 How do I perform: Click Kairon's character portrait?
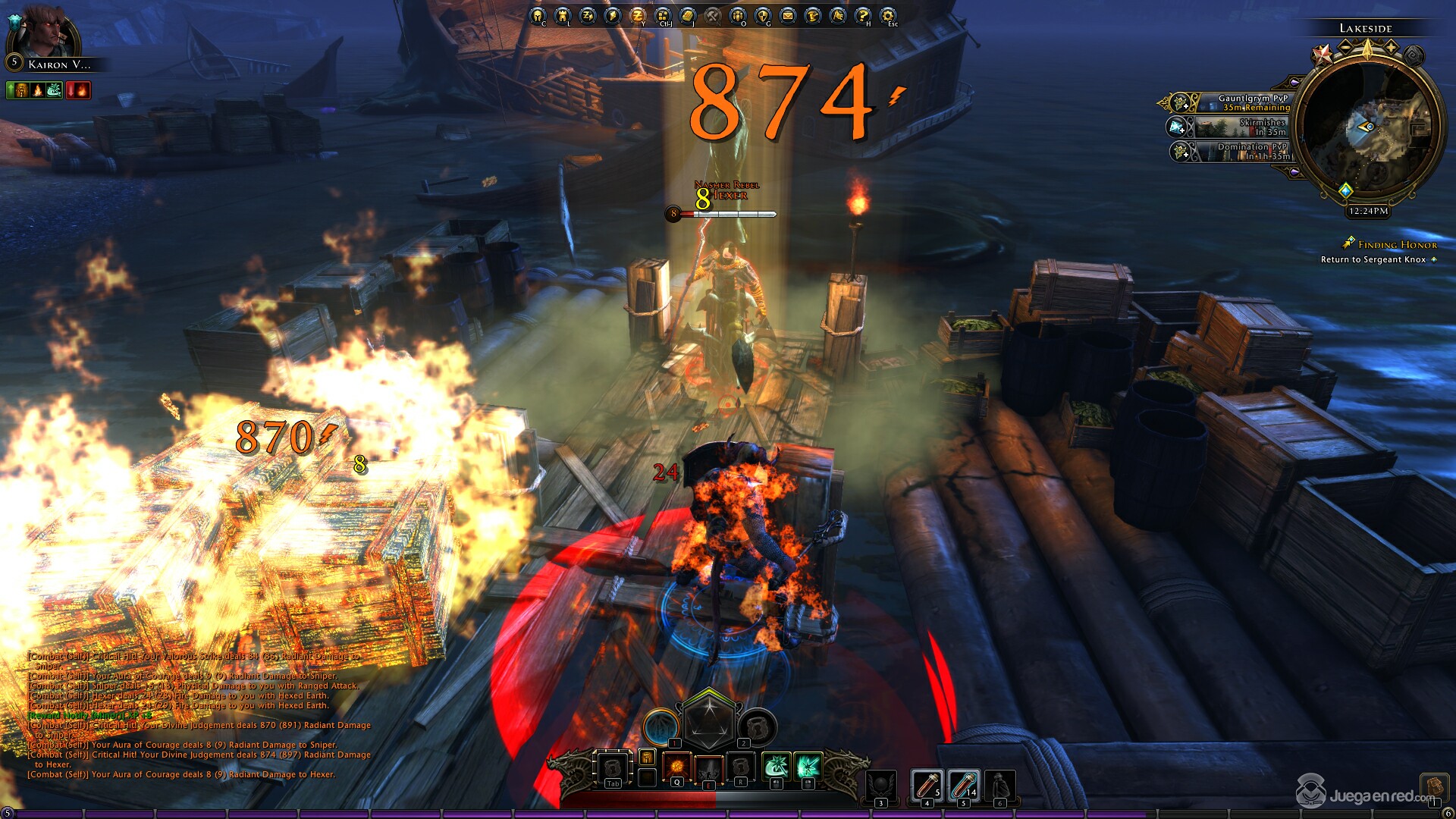[x=44, y=32]
